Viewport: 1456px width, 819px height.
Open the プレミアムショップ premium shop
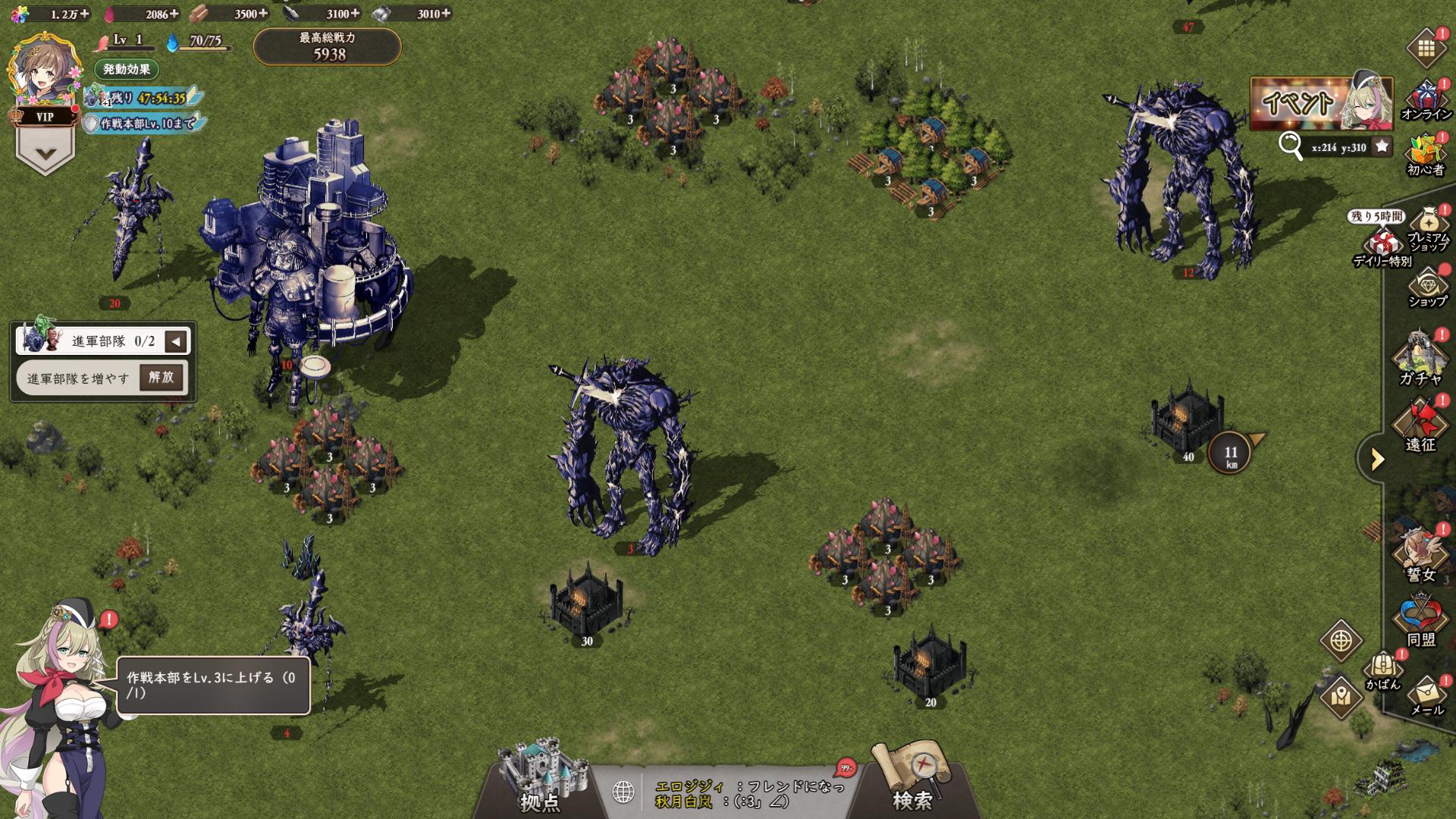1429,230
